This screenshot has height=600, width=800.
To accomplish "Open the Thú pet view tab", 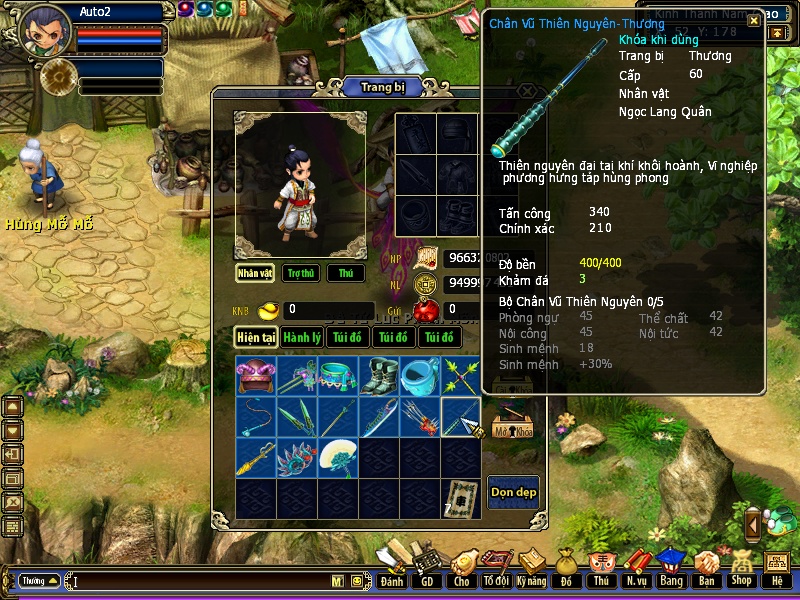I will 346,273.
